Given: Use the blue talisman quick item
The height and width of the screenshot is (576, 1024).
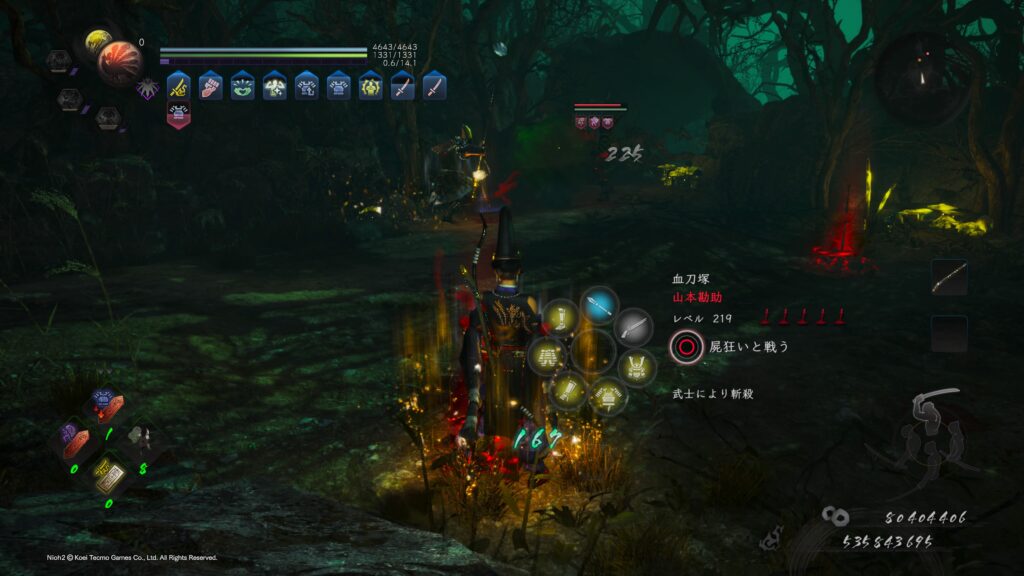Looking at the screenshot, I should [104, 403].
